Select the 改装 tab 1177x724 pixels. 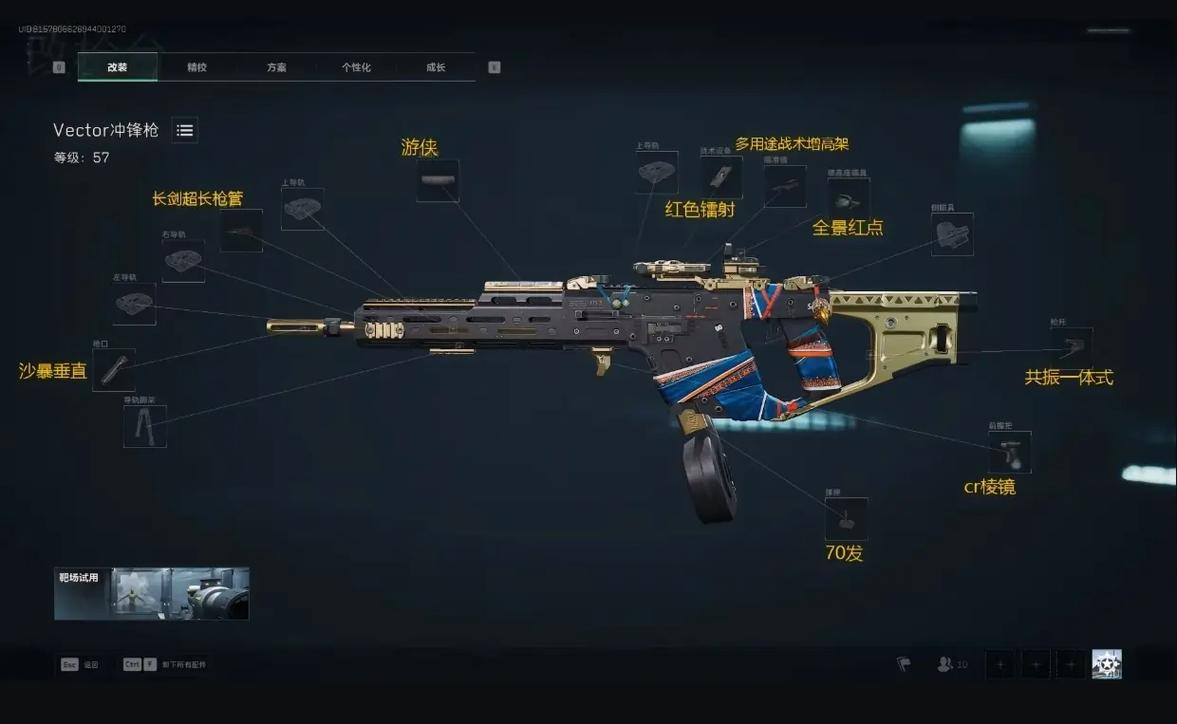(x=118, y=67)
